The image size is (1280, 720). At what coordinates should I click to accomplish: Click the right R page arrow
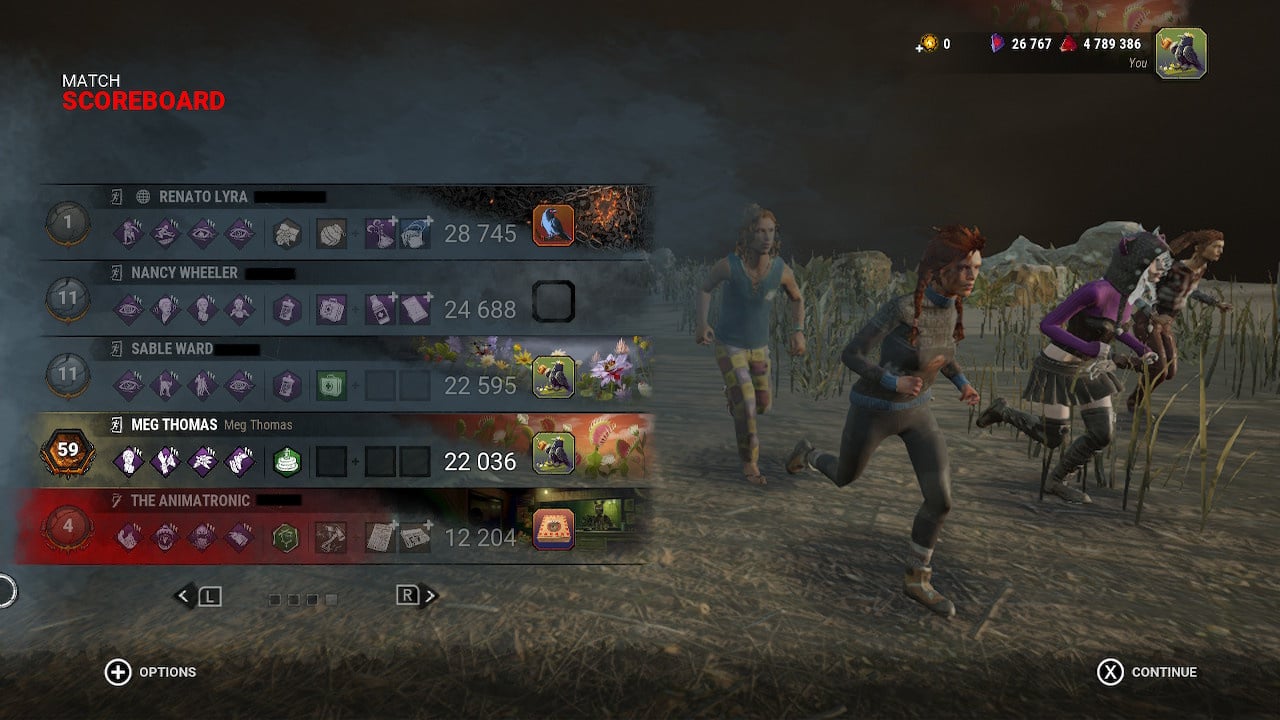tap(413, 593)
